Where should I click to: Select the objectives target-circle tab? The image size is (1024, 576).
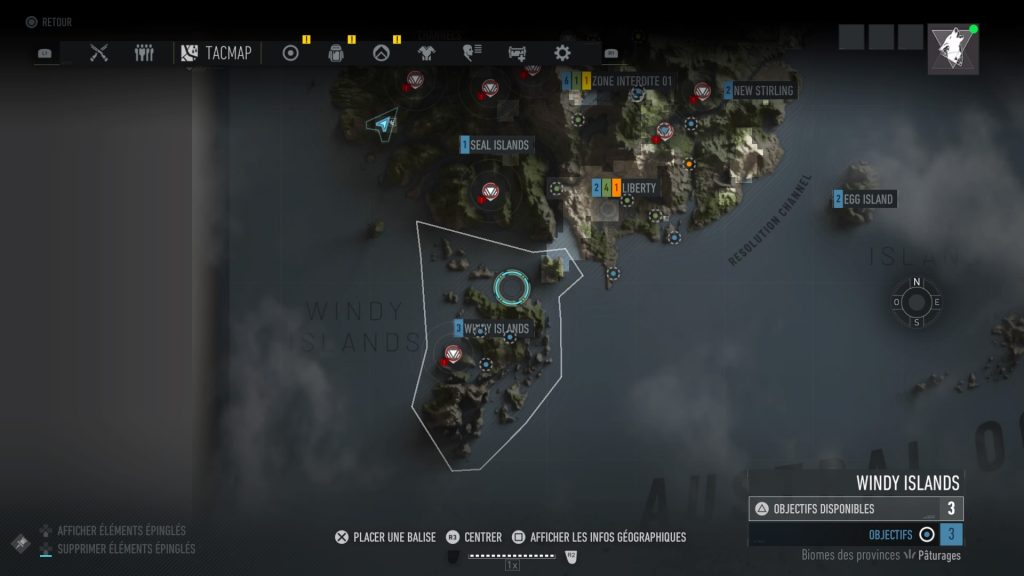click(x=291, y=53)
